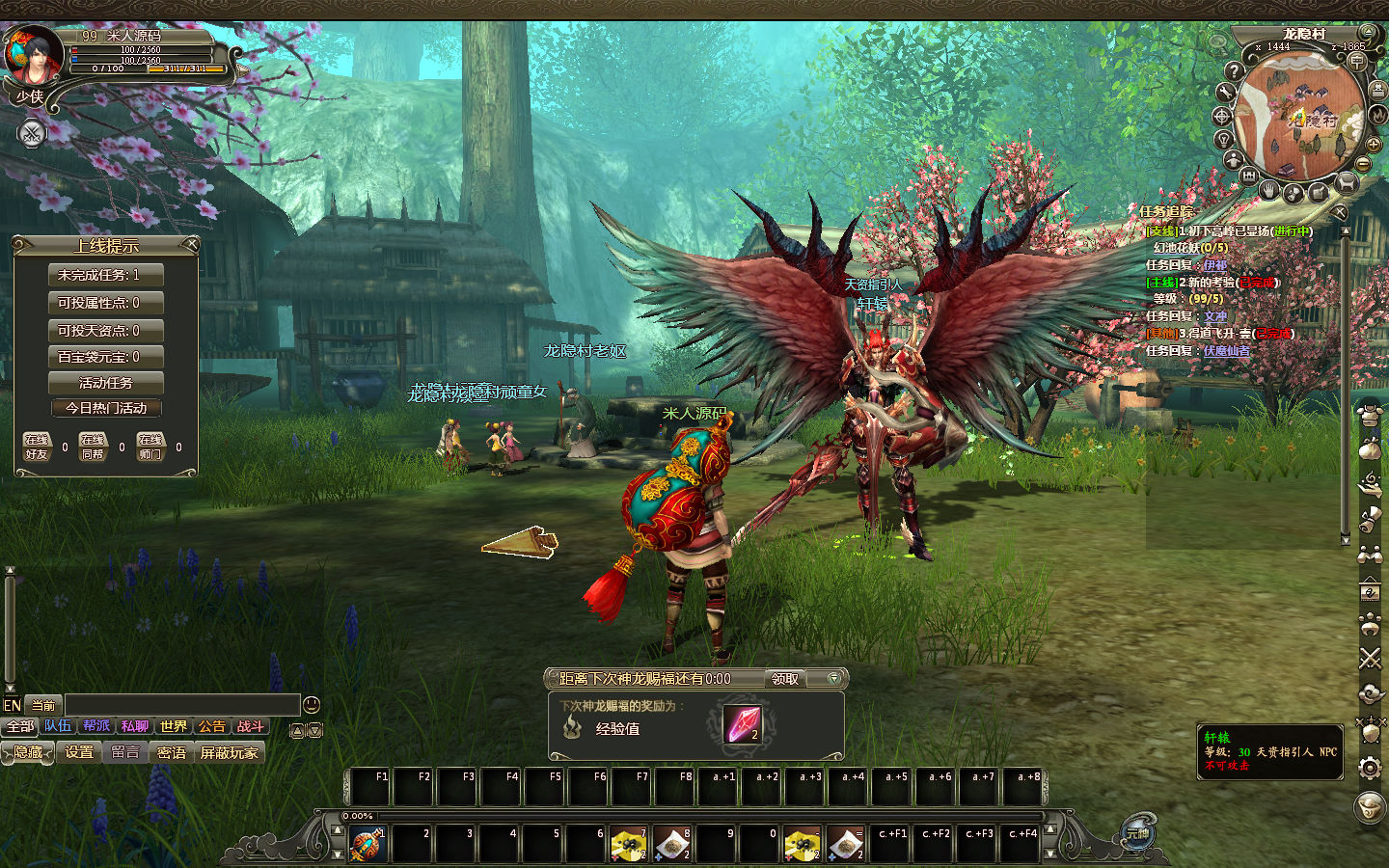Close the 上线提示 panel

(x=191, y=245)
